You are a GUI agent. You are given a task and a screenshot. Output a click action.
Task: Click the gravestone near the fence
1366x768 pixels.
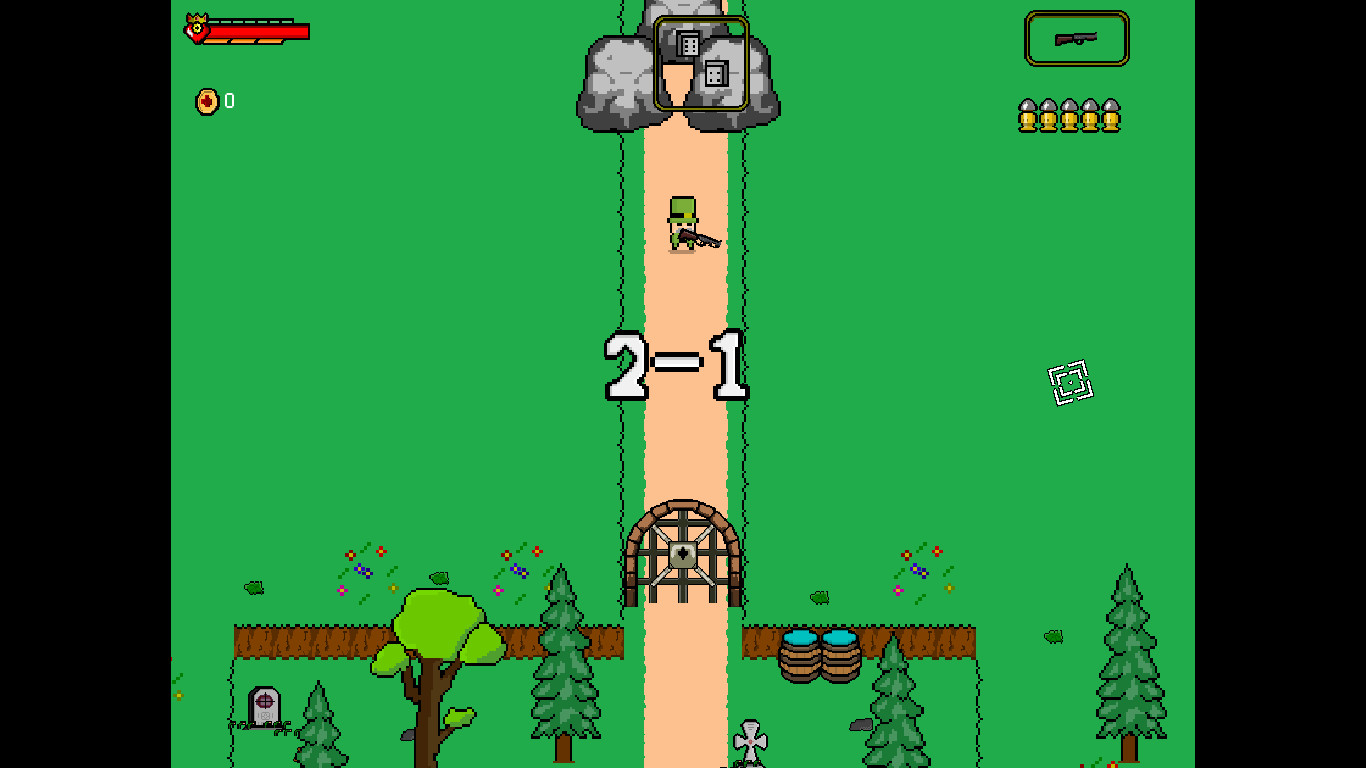263,708
